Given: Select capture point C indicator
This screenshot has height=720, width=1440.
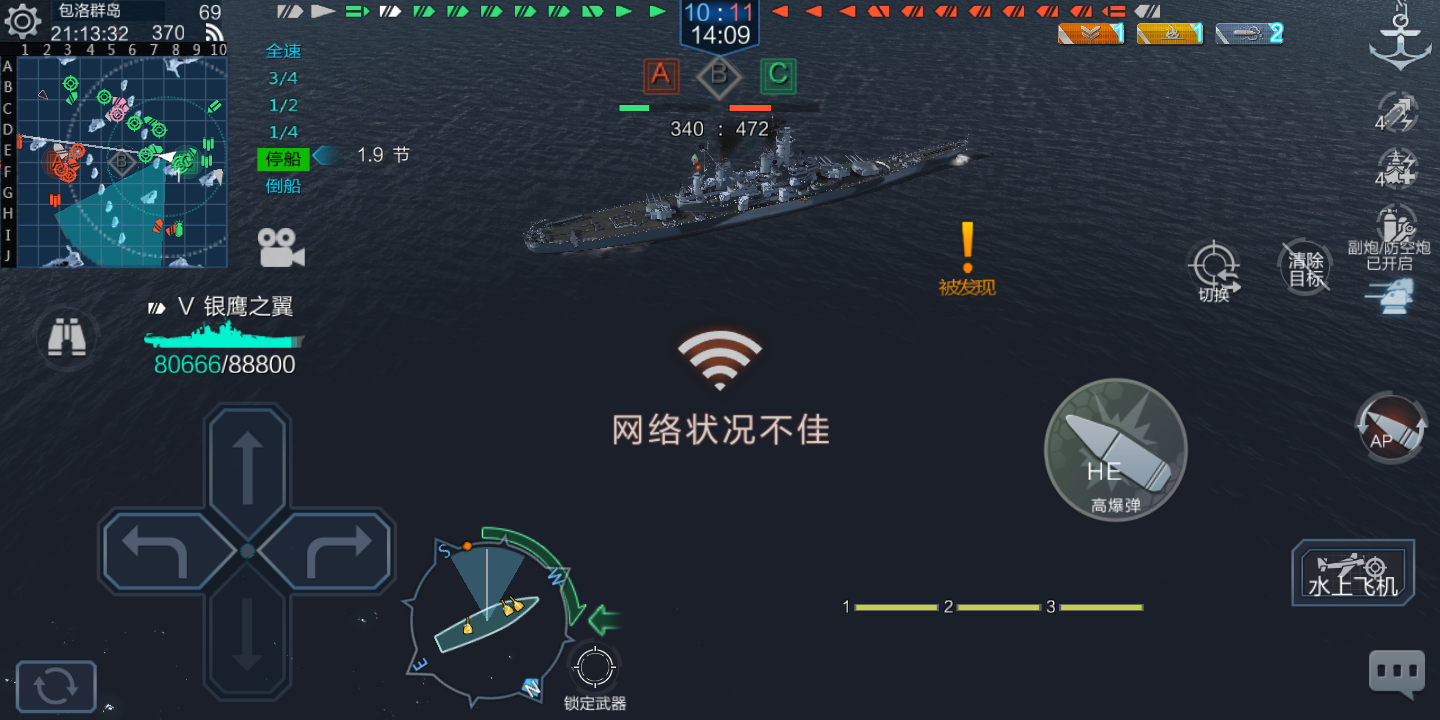Looking at the screenshot, I should [x=778, y=76].
